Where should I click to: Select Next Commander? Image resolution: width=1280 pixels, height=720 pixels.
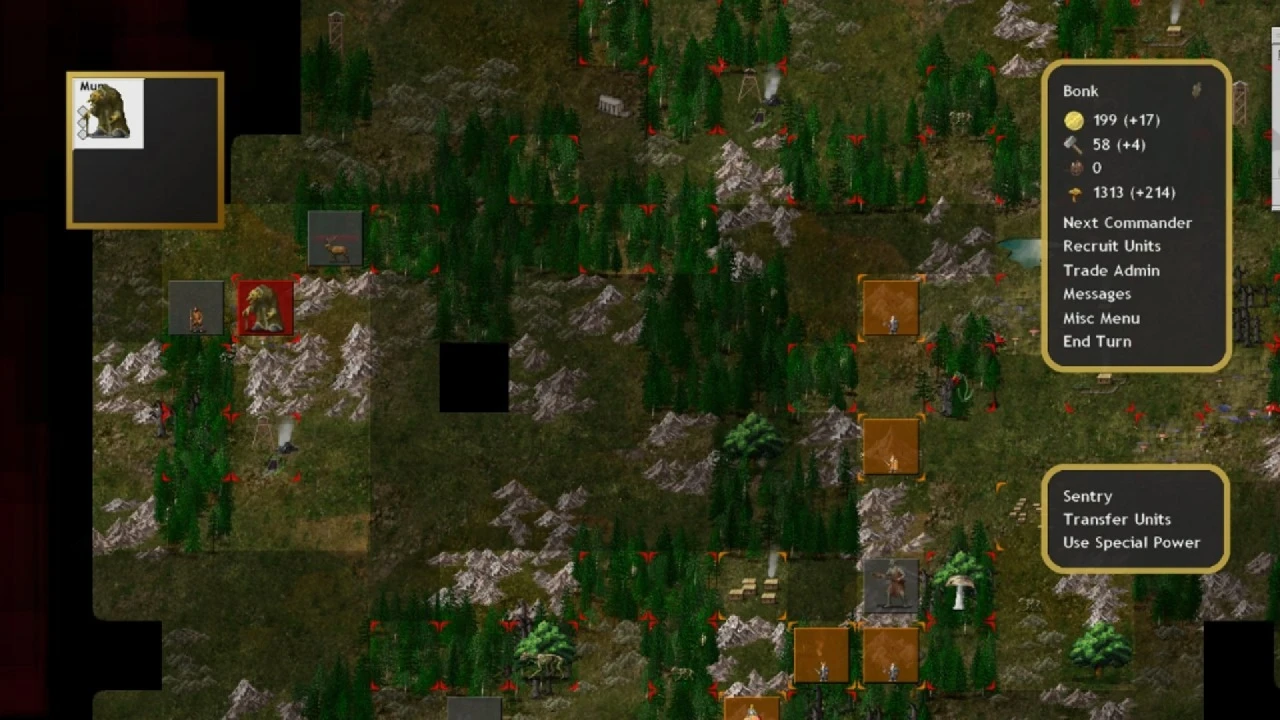tap(1127, 222)
